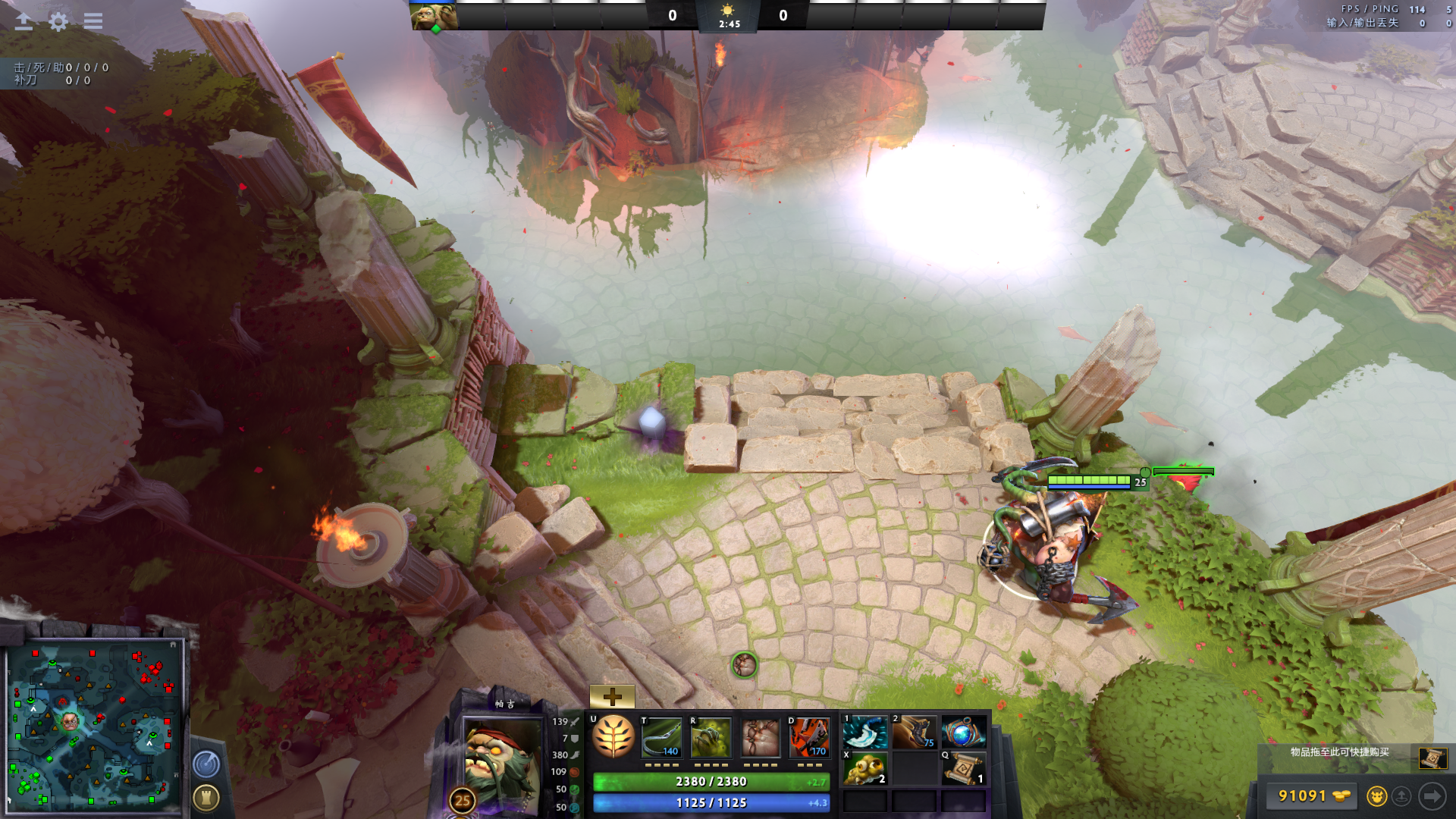Viewport: 1456px width, 819px height.
Task: Activate the Scan radar button
Action: coord(206,764)
